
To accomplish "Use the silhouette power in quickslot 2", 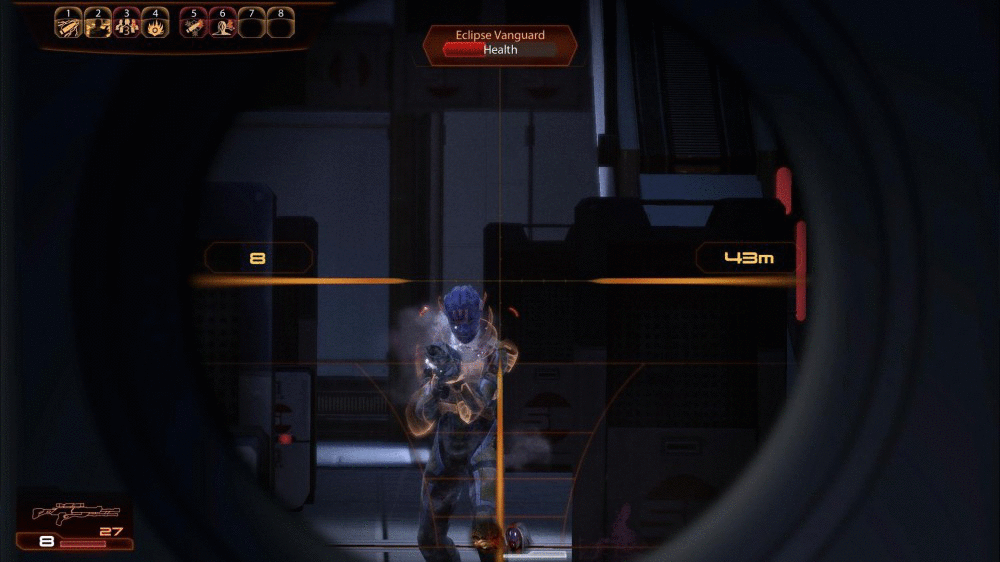I will coord(97,24).
